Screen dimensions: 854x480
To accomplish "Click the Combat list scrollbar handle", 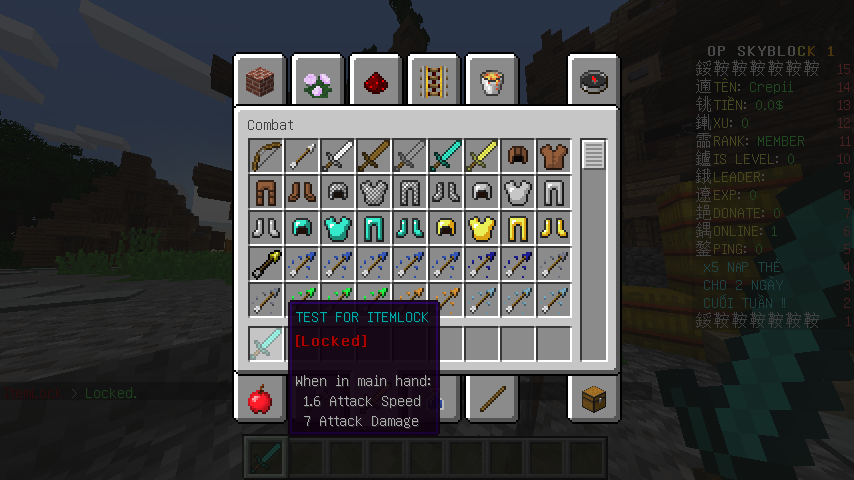I will (x=594, y=156).
